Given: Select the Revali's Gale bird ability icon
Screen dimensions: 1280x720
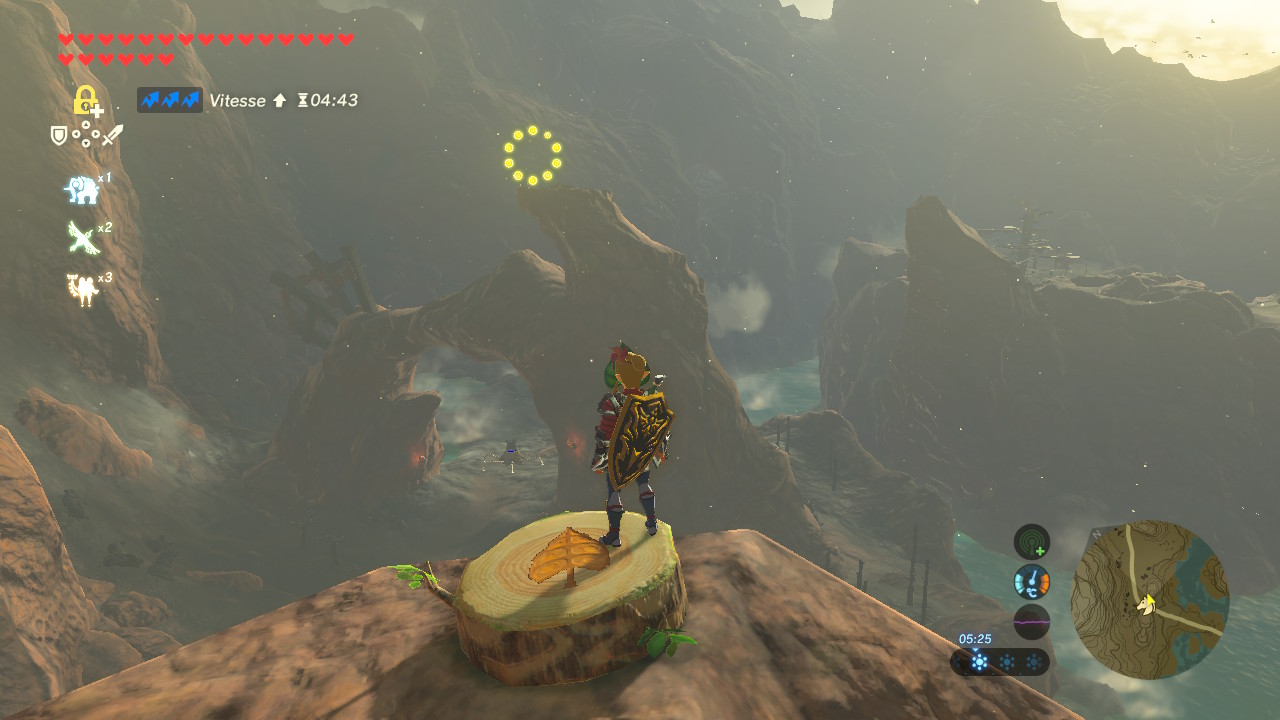Looking at the screenshot, I should tap(81, 238).
